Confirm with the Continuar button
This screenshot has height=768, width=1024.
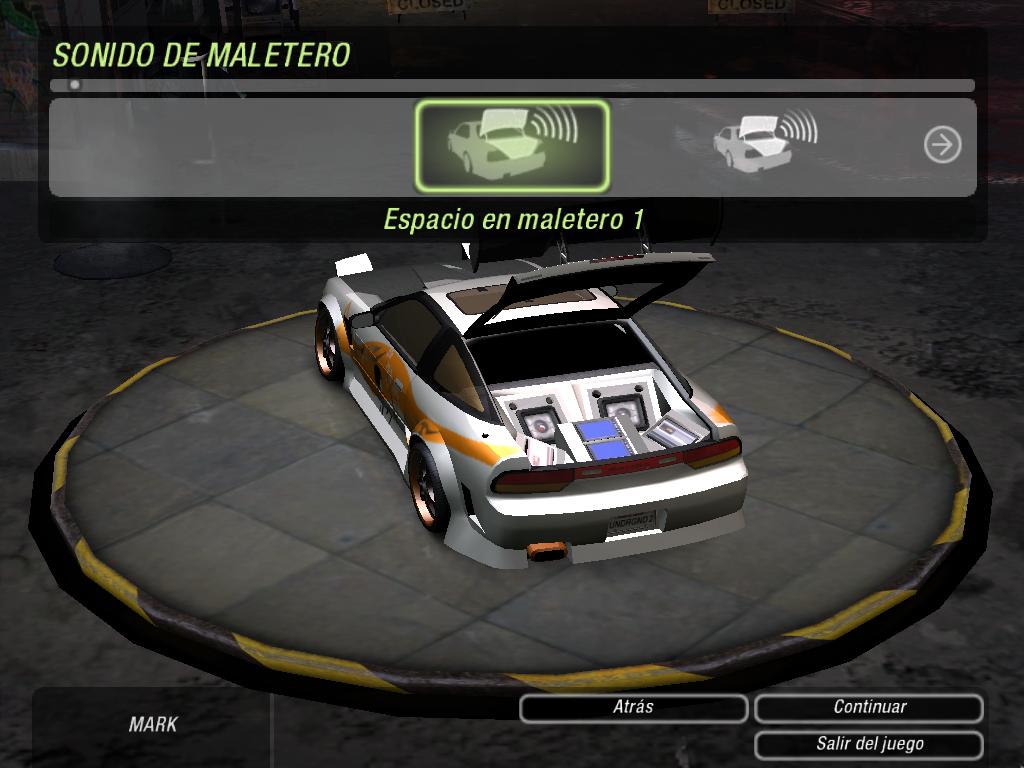click(x=869, y=707)
